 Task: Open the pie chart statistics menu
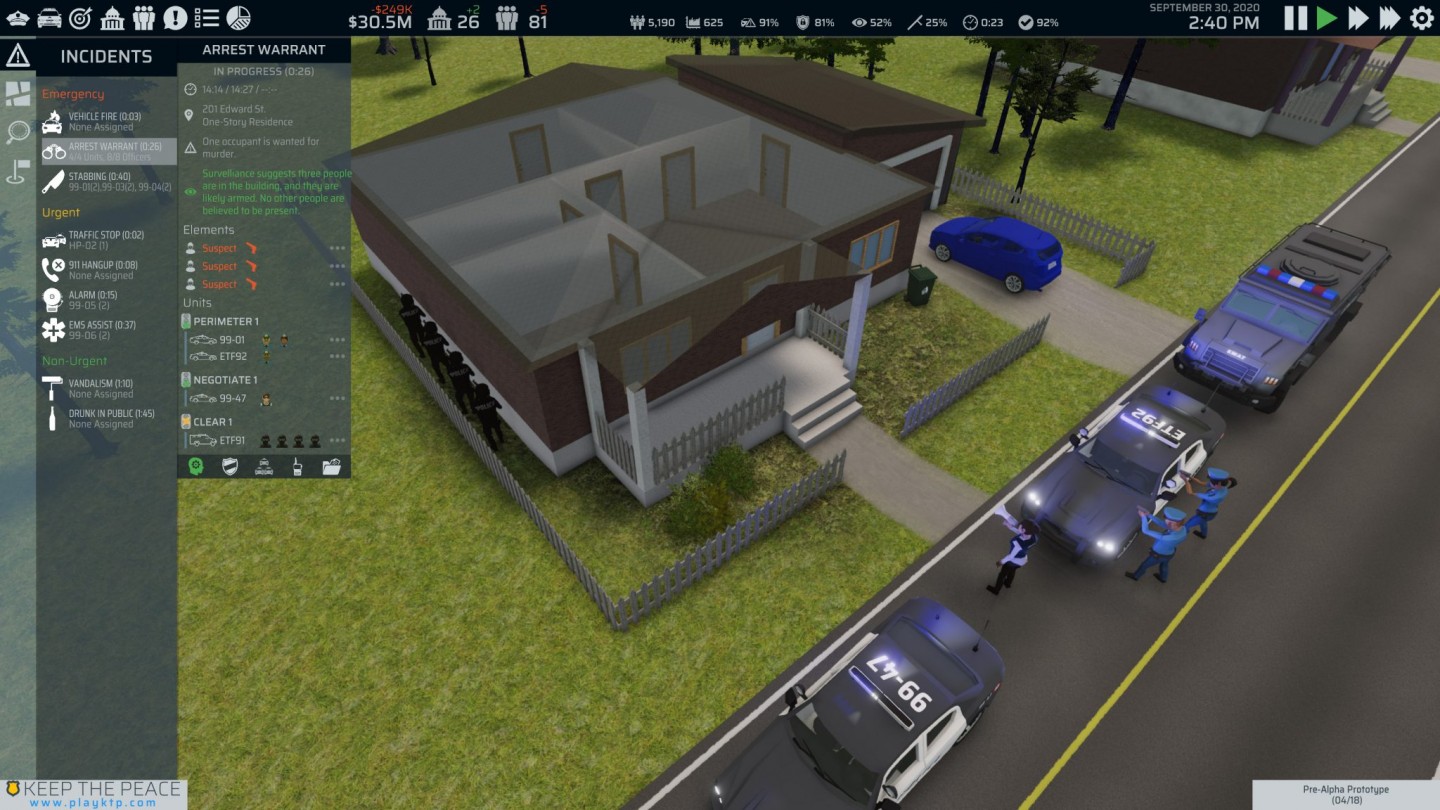click(238, 18)
